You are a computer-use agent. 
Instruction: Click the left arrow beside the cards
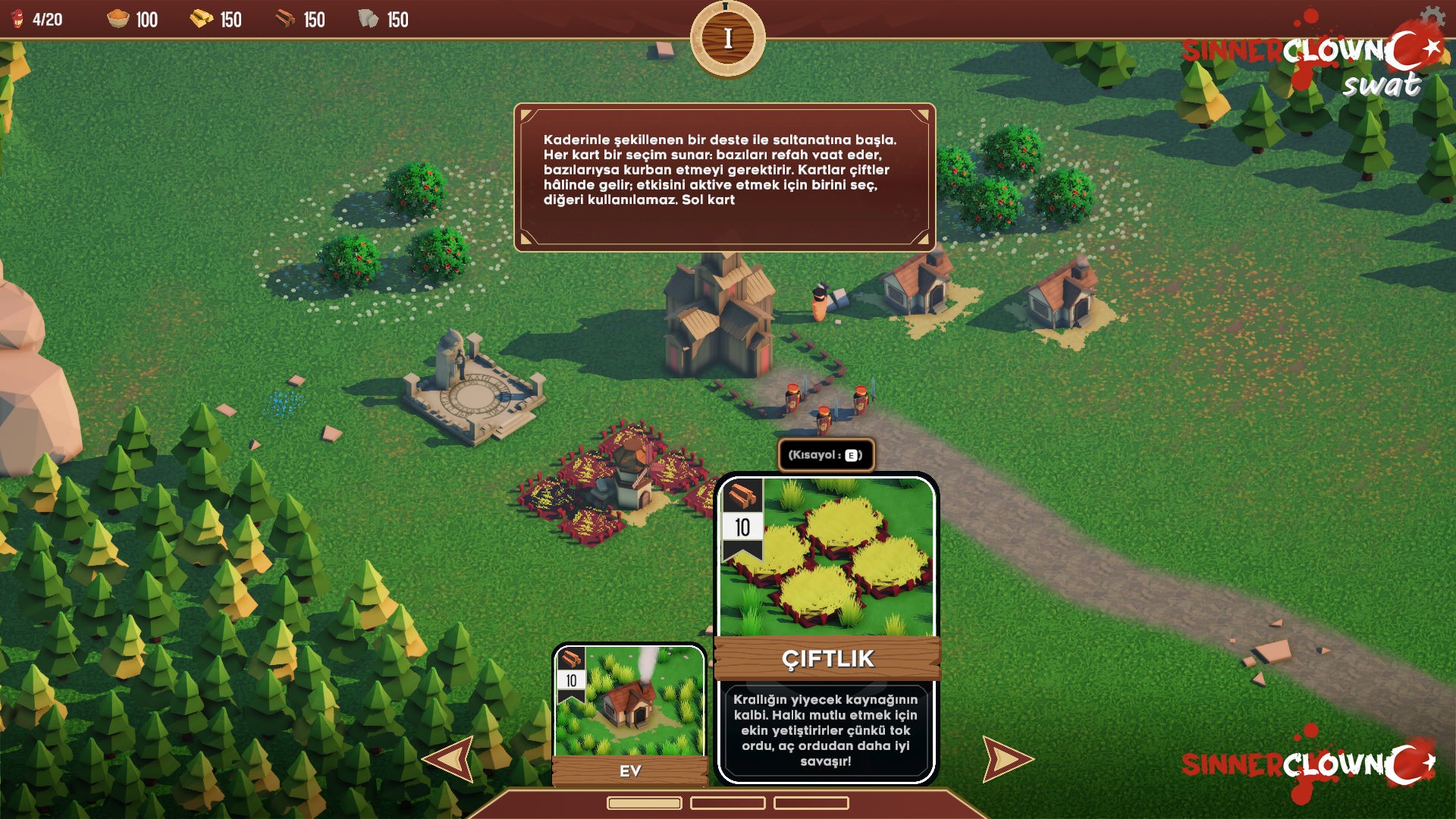point(450,758)
